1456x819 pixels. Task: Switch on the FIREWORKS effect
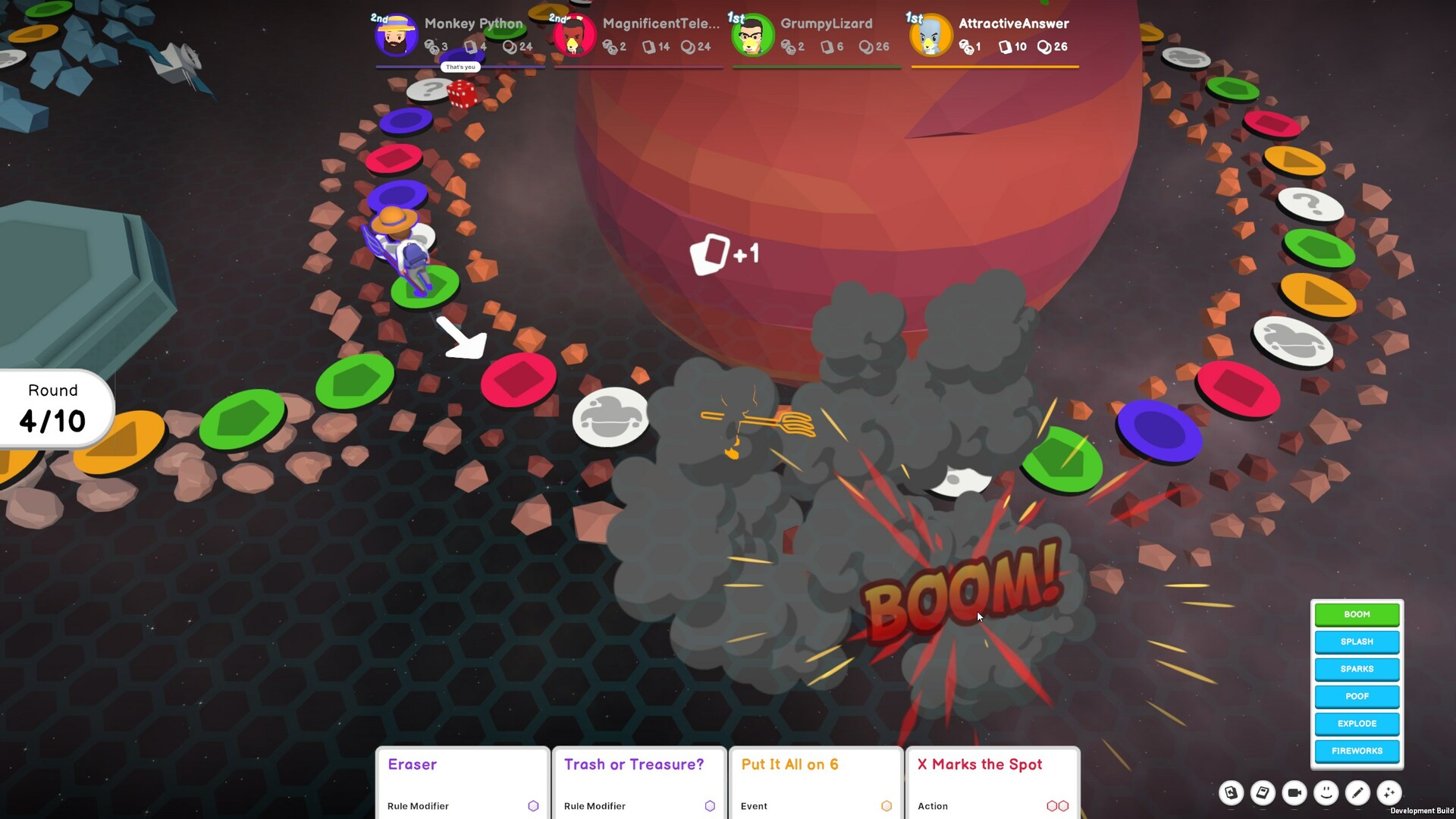point(1357,751)
